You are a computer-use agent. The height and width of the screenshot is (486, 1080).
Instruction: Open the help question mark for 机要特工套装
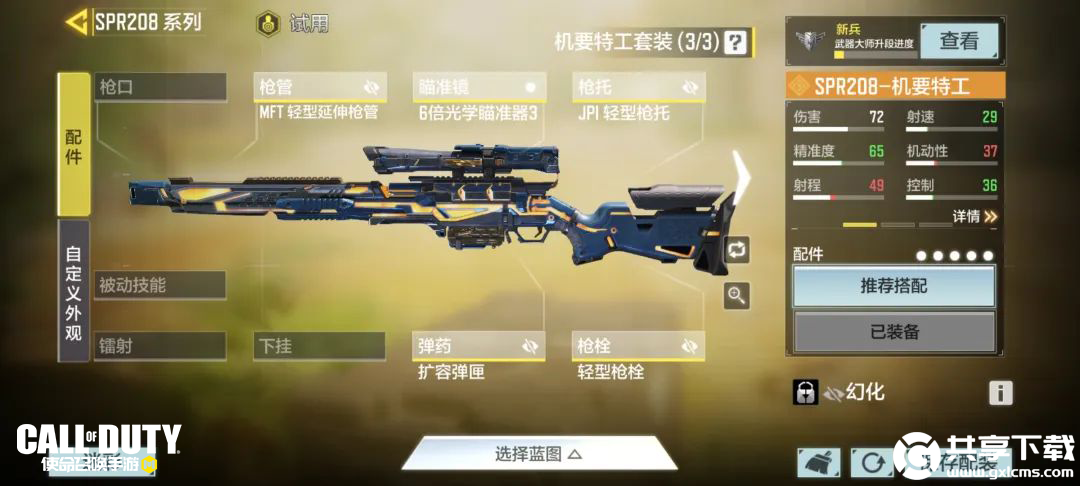(736, 42)
